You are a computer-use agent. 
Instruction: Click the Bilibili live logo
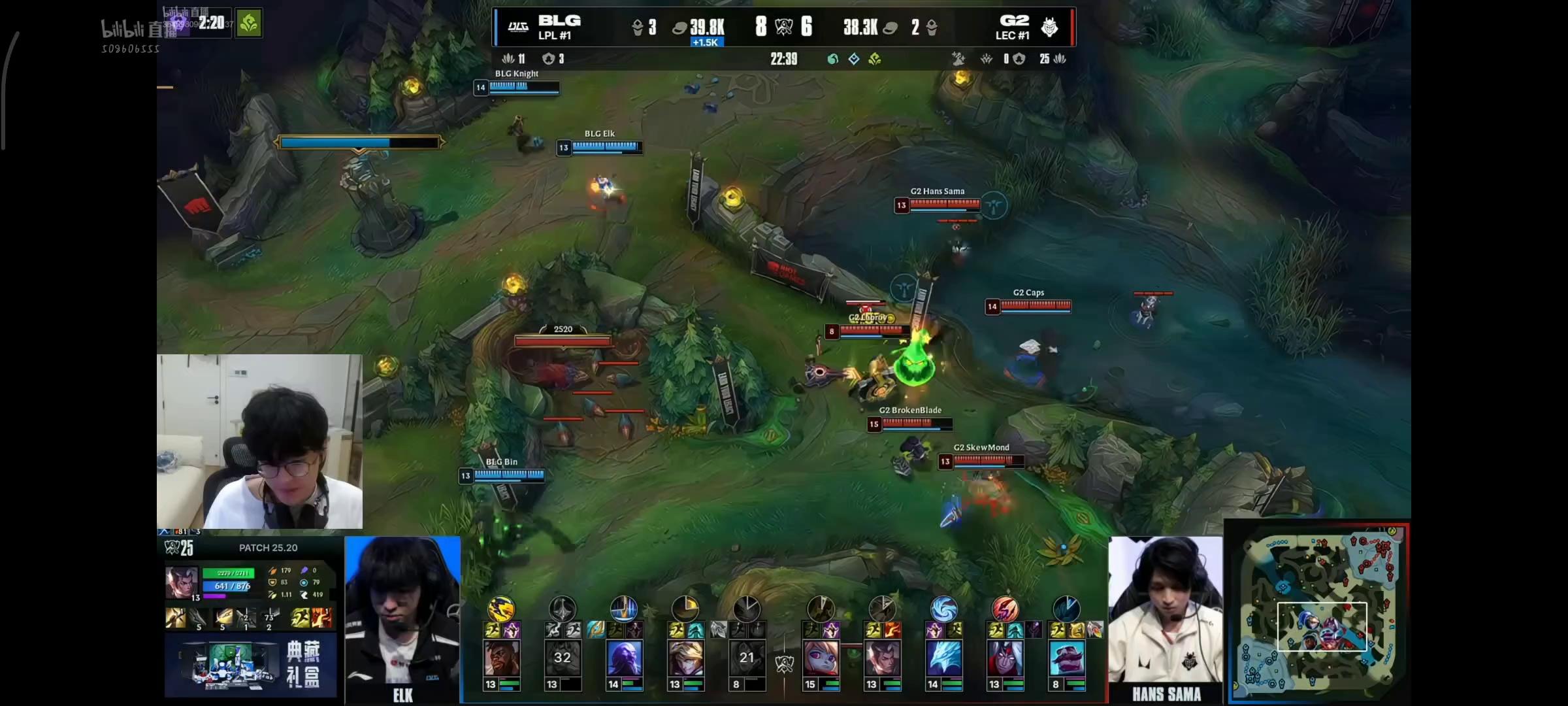click(139, 29)
